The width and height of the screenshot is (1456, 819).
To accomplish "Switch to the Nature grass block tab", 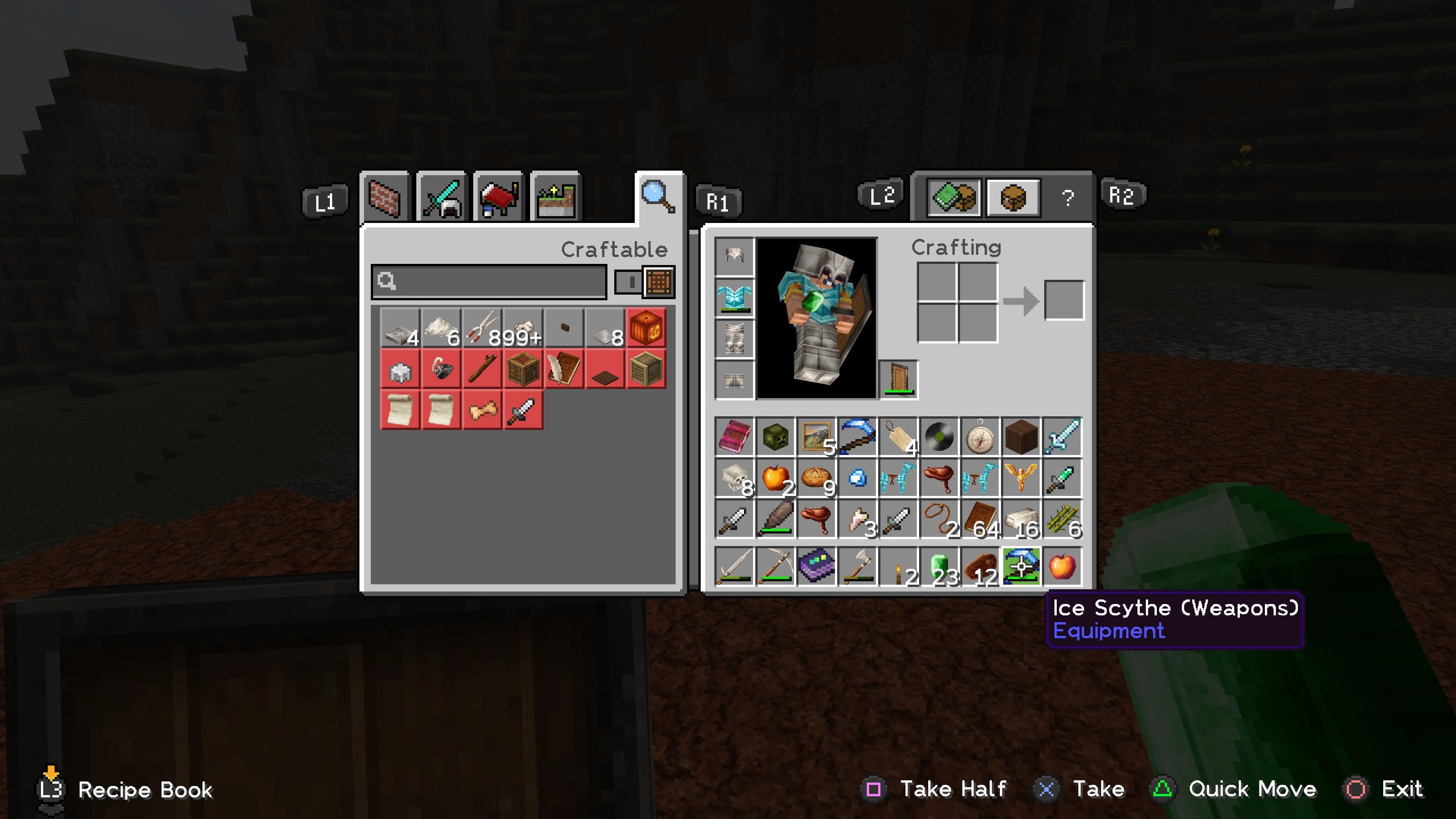I will click(x=555, y=198).
